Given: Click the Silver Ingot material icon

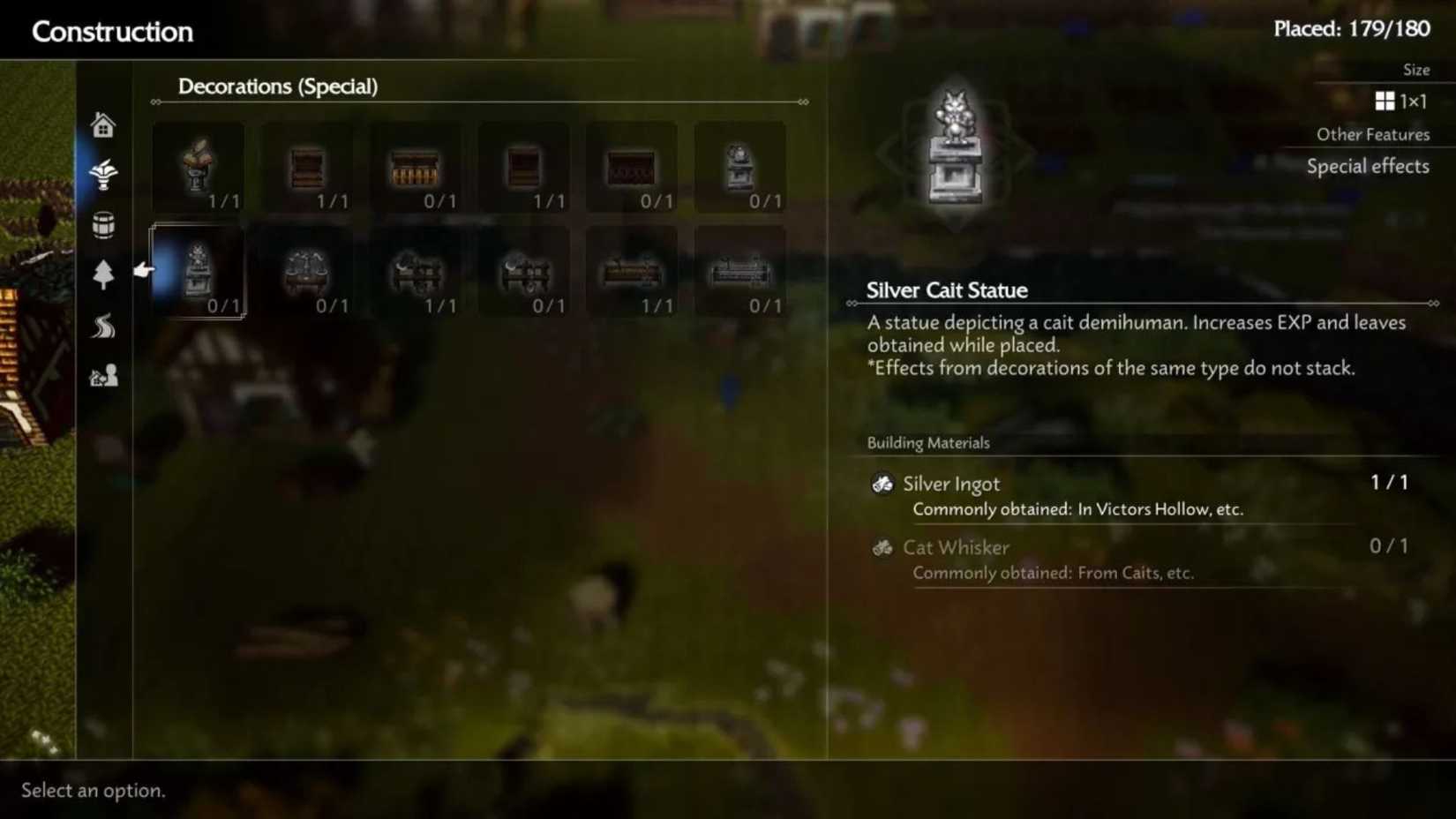Looking at the screenshot, I should [x=882, y=484].
